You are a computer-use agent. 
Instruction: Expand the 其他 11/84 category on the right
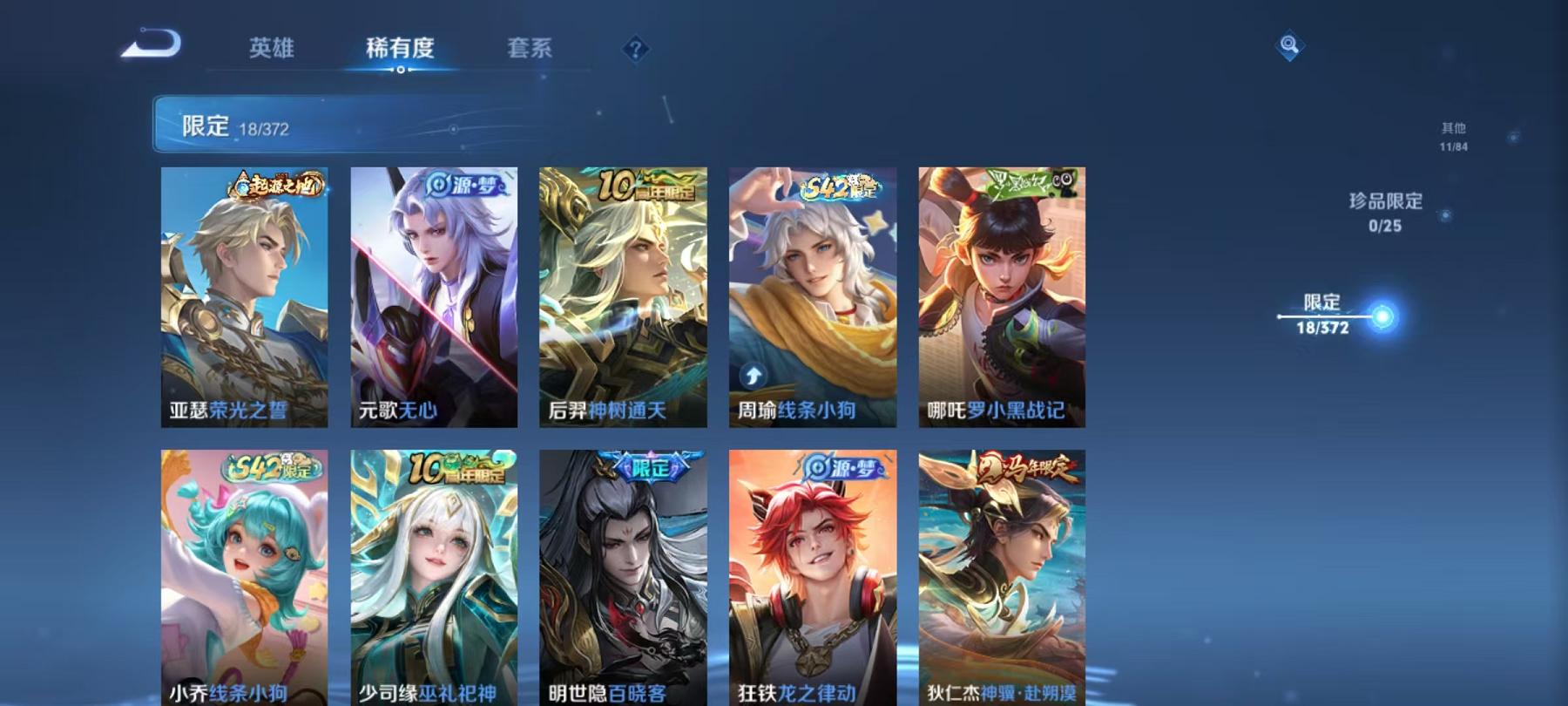(1452, 133)
